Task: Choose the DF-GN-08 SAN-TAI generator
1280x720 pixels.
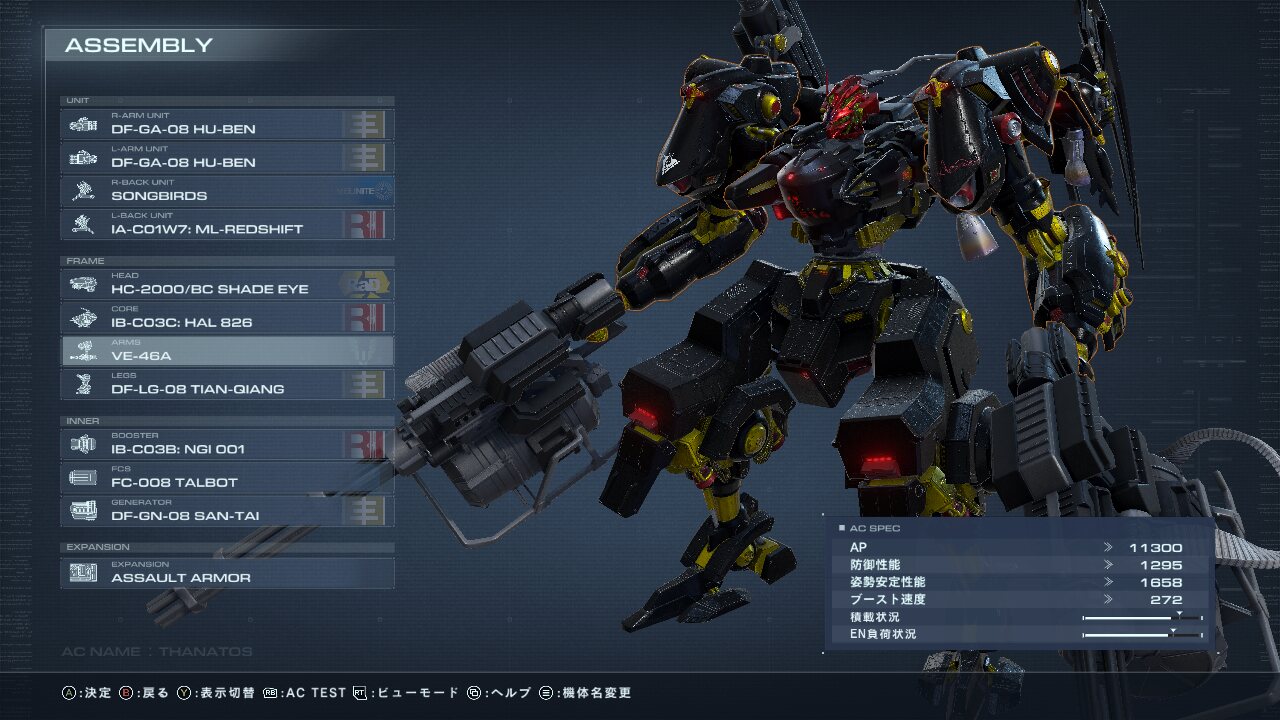Action: 227,511
